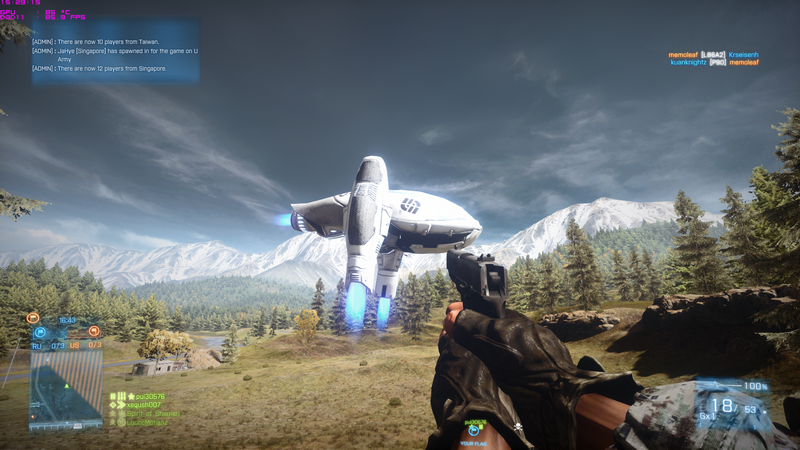Click the orange flag above the timer
The height and width of the screenshot is (450, 800).
(32, 318)
